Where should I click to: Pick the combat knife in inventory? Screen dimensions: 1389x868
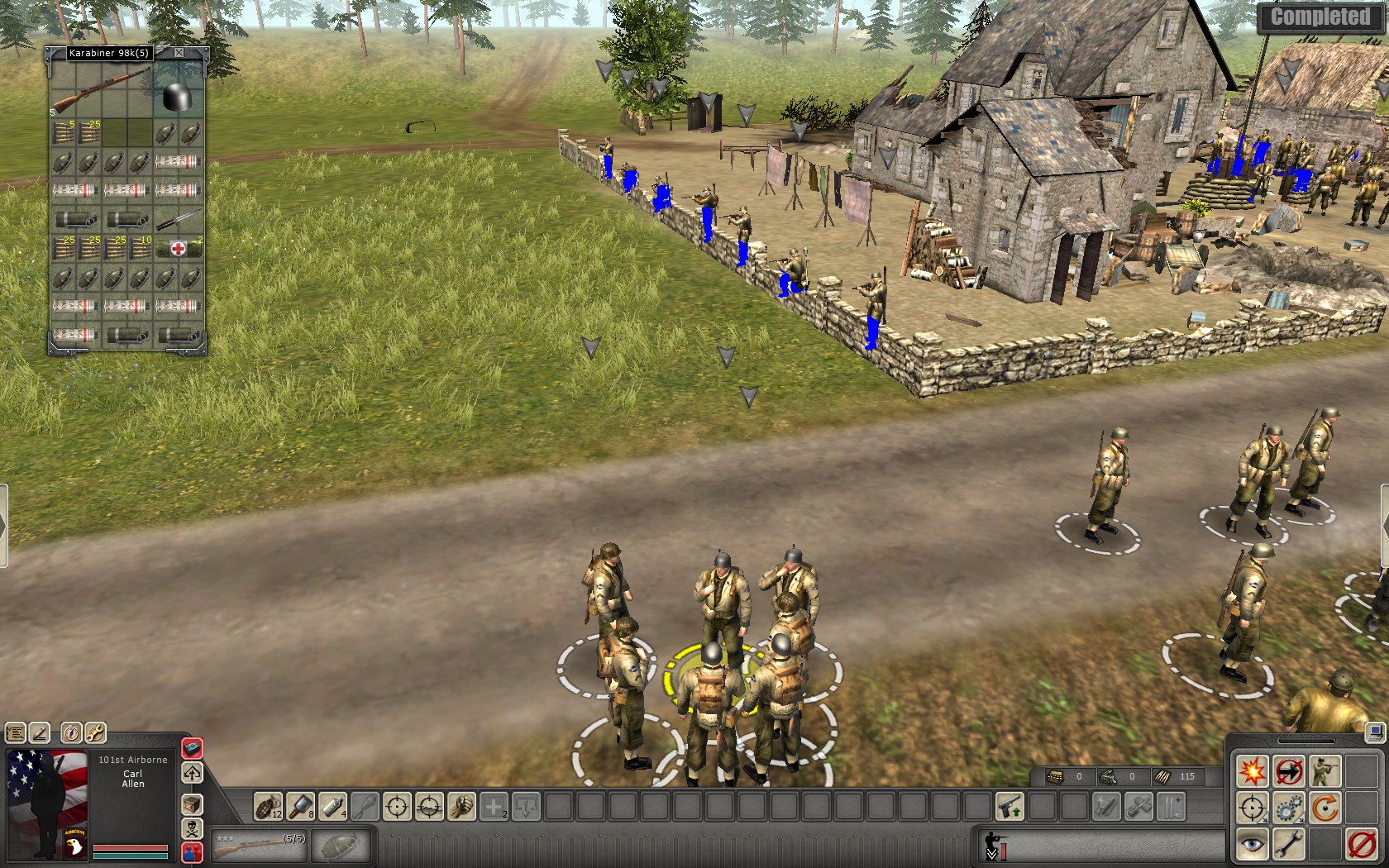click(x=178, y=219)
